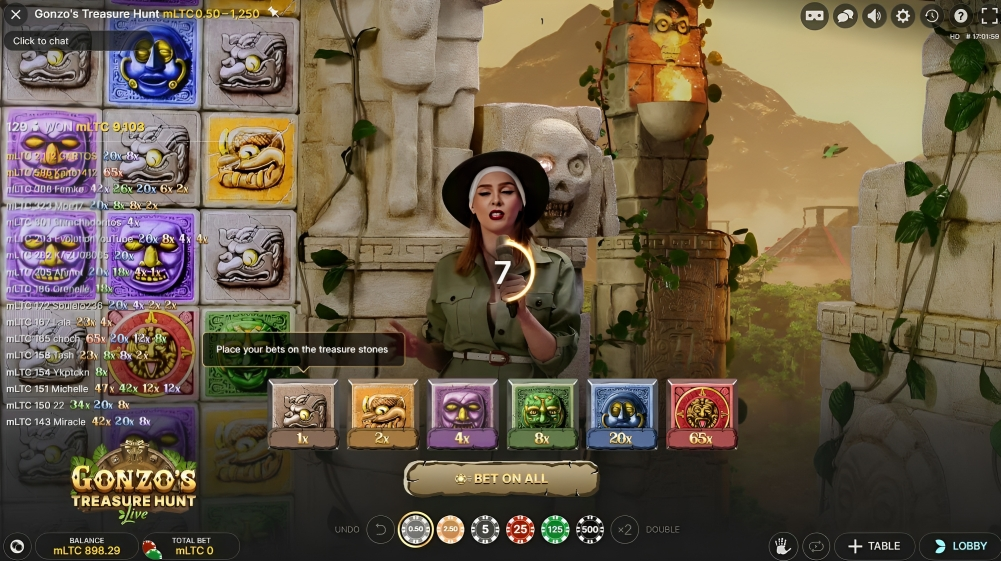Toggle sound with the speaker icon
This screenshot has width=1001, height=561.
(x=874, y=16)
